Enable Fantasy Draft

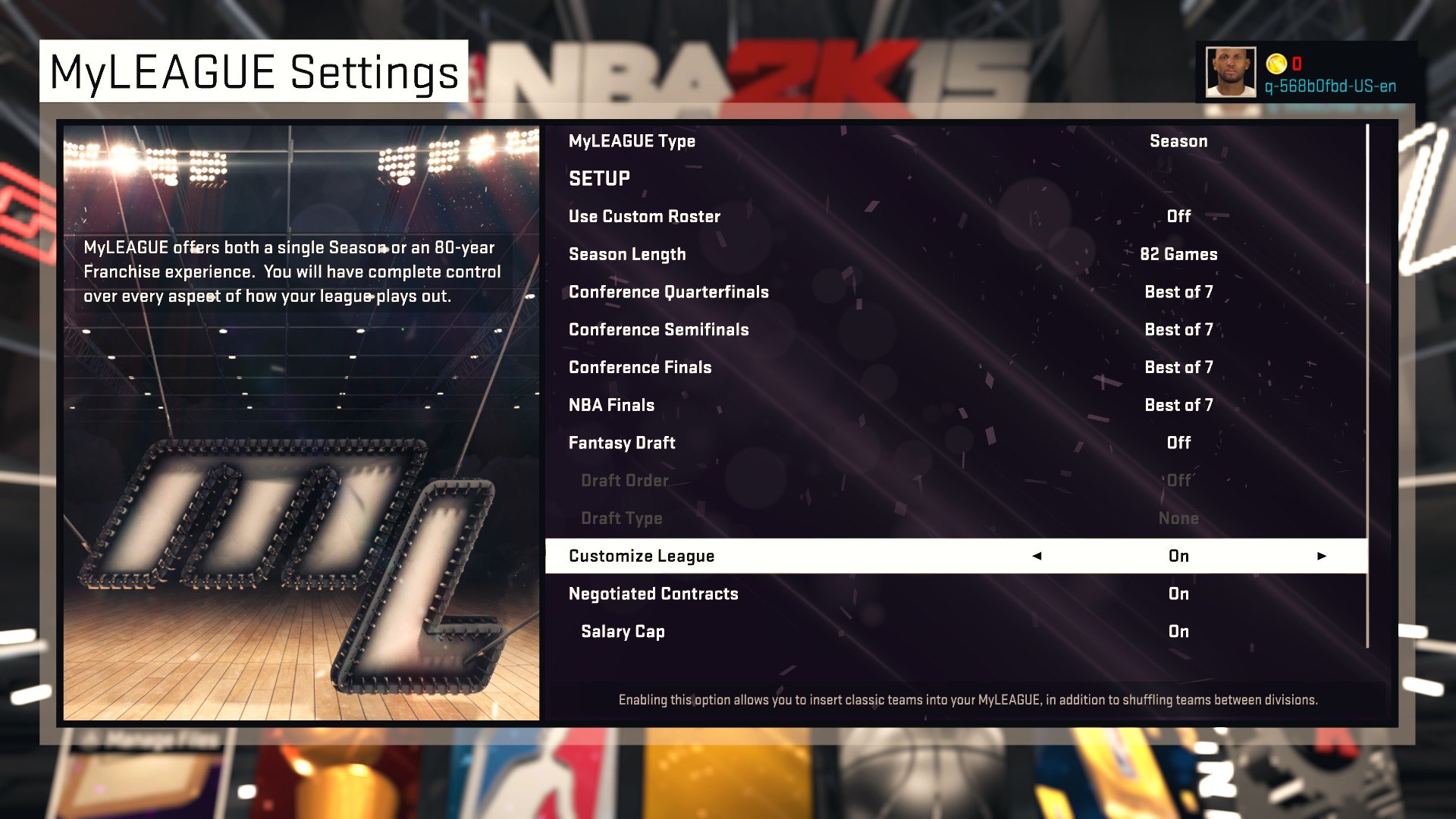[x=1179, y=442]
